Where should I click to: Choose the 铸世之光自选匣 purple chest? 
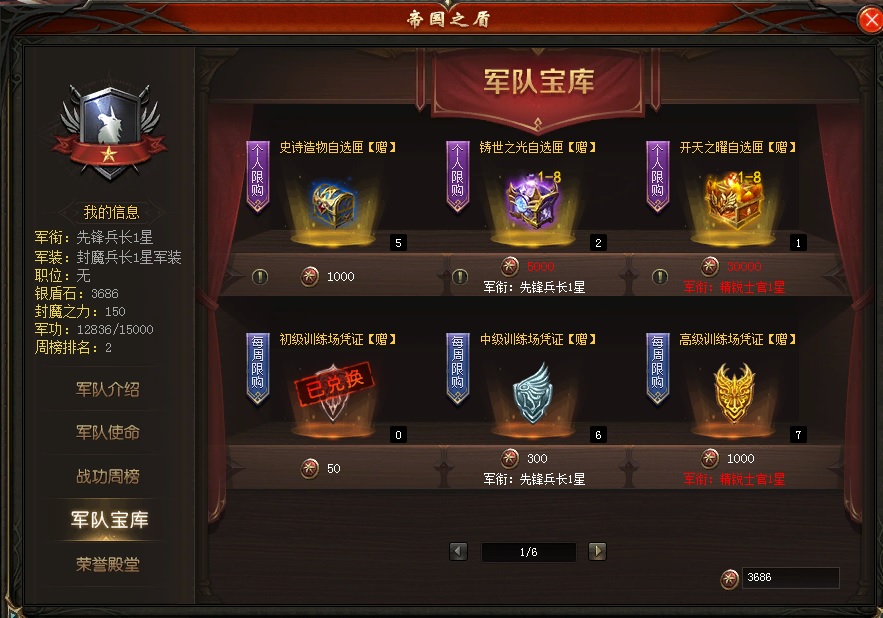pyautogui.click(x=533, y=198)
